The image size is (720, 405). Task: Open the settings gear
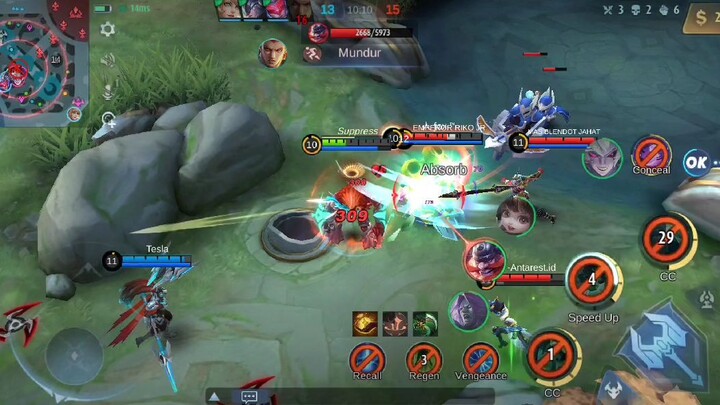(x=107, y=29)
